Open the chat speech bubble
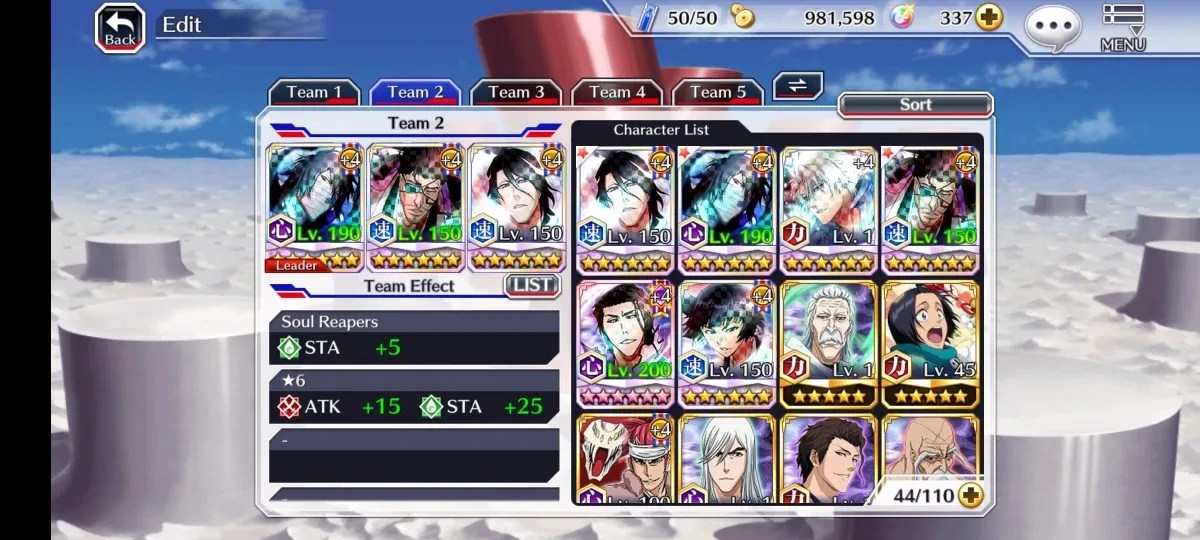This screenshot has width=1200, height=540. [1053, 27]
